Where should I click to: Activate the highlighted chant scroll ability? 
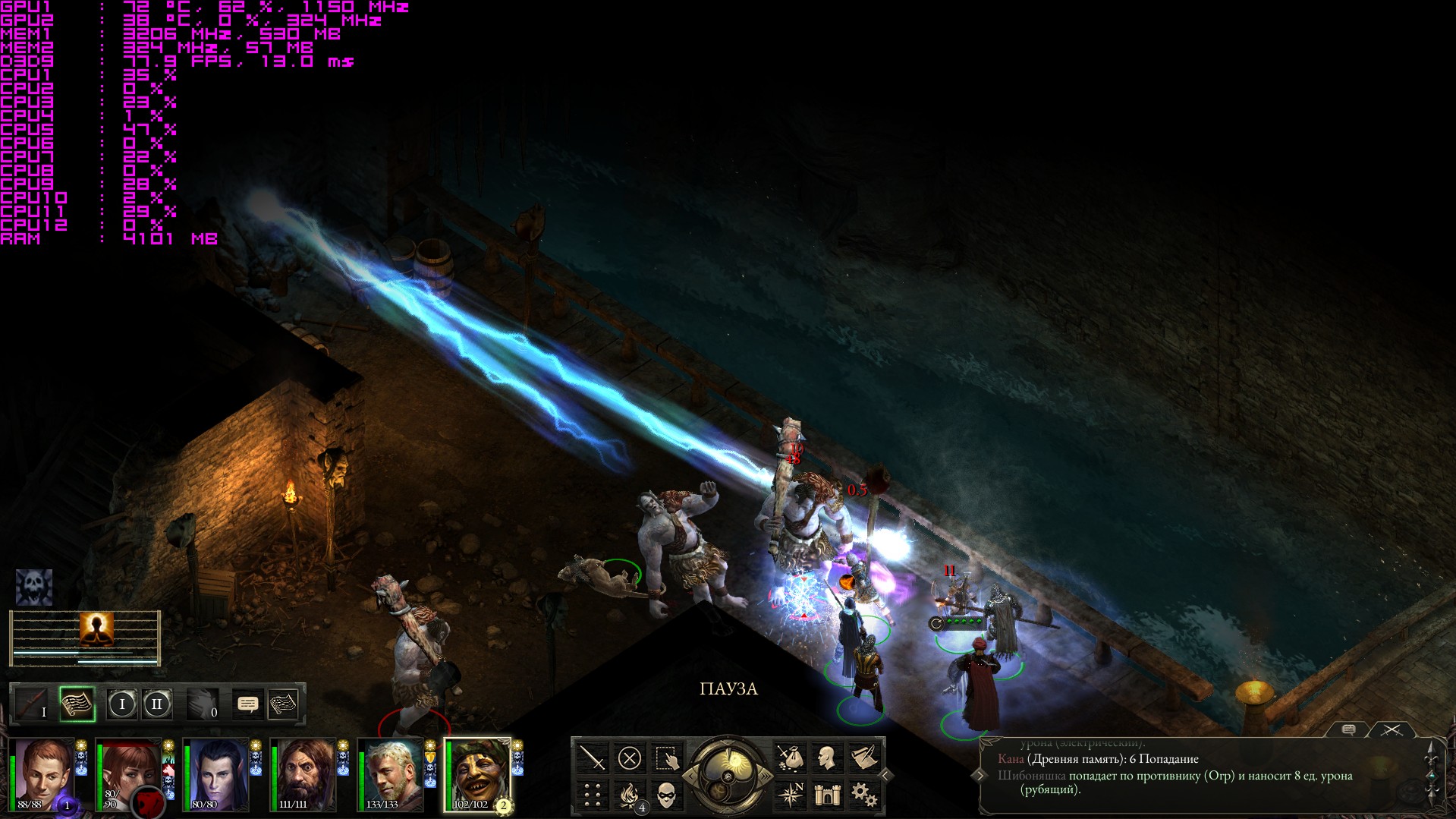(77, 704)
